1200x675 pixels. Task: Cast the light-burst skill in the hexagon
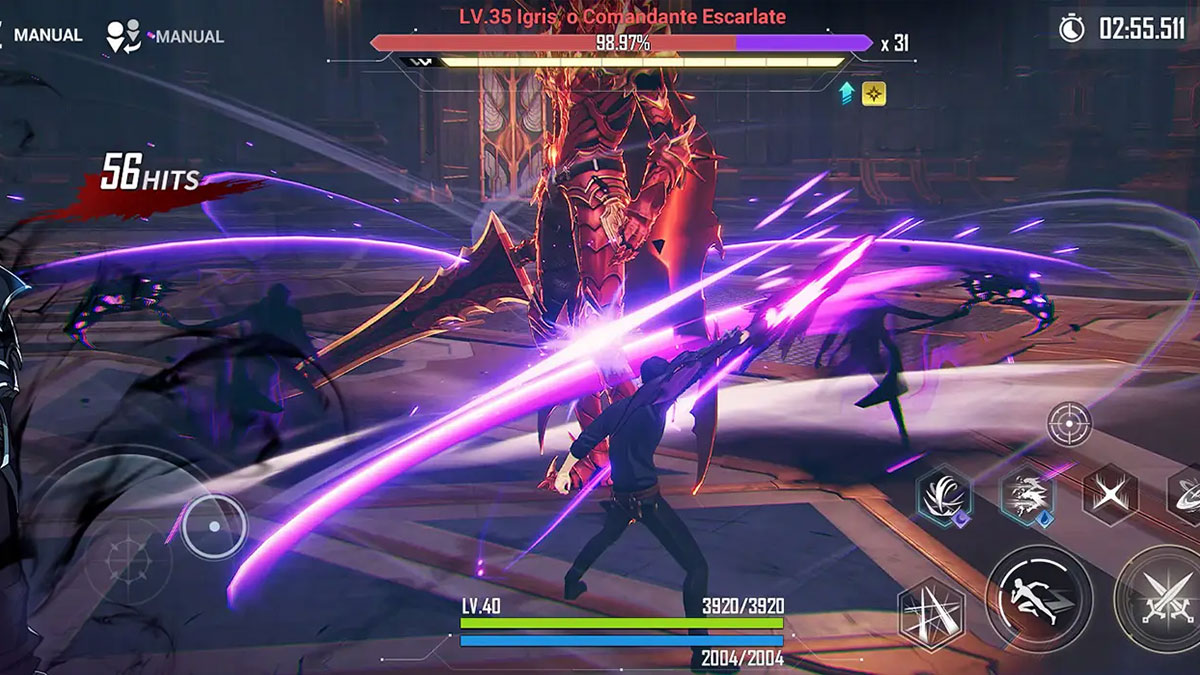tap(931, 614)
